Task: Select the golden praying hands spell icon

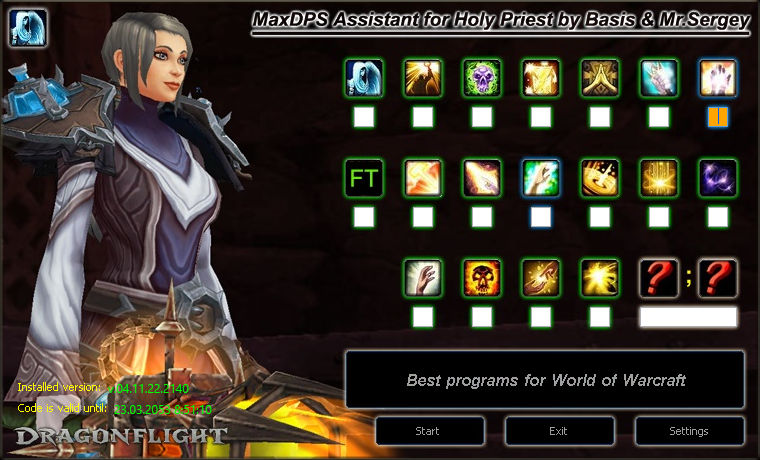Action: 600,78
